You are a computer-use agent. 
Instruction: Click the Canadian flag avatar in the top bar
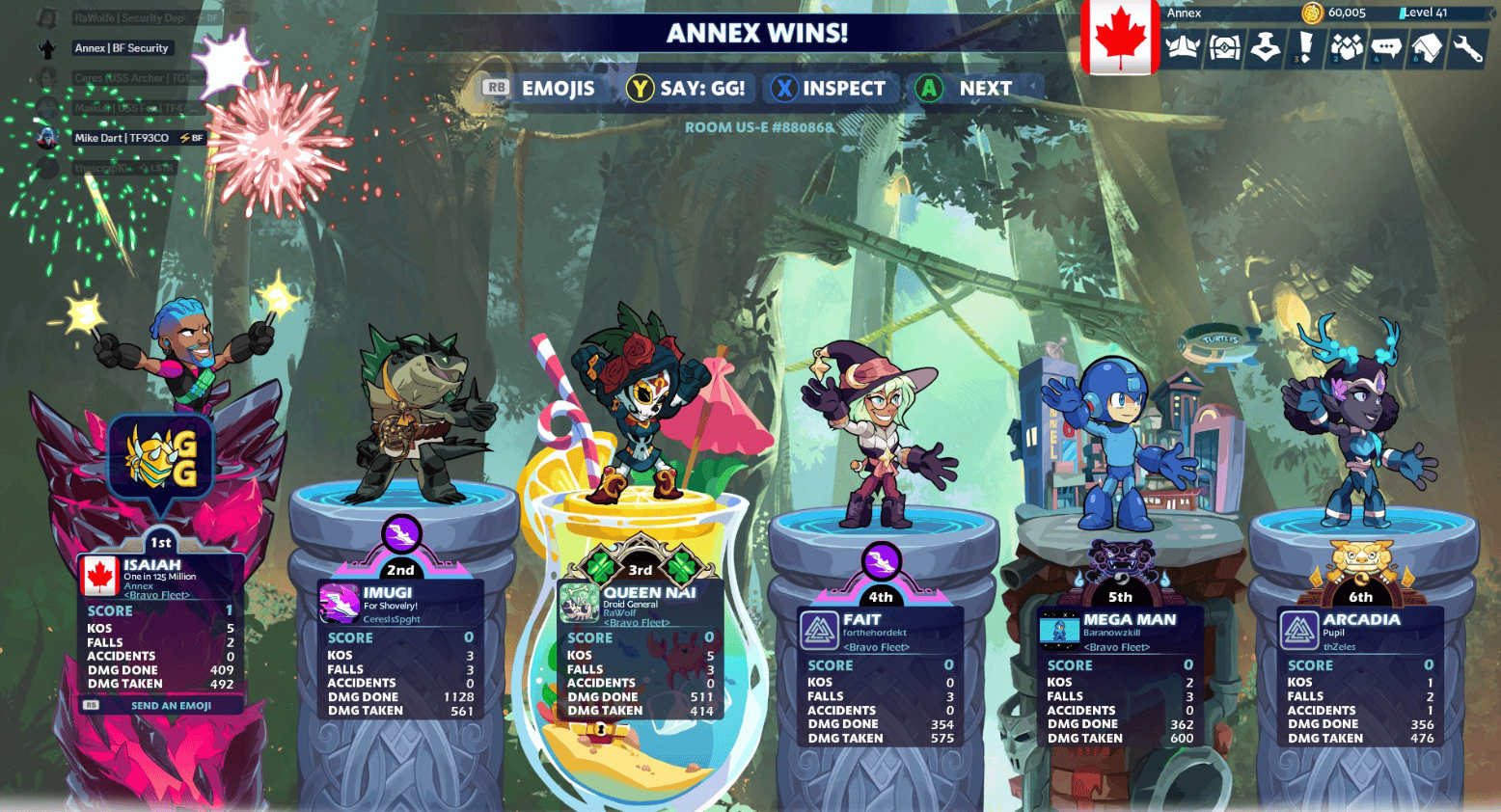[x=1119, y=38]
